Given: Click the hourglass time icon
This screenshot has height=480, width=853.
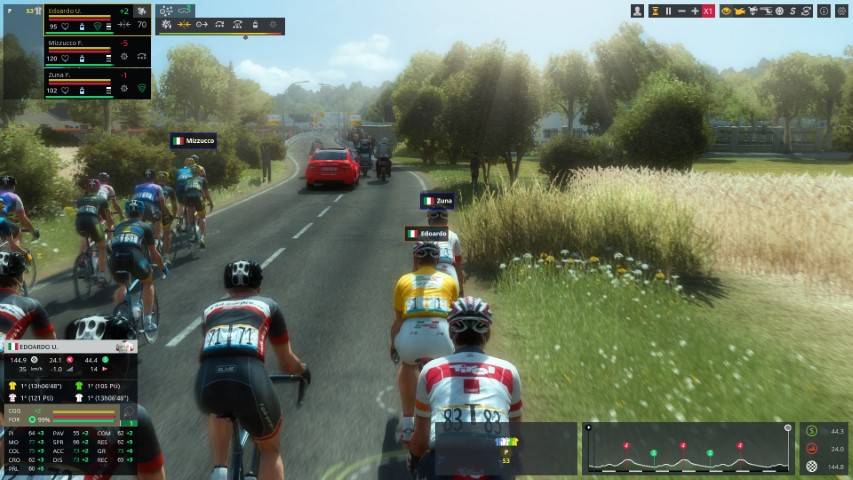Looking at the screenshot, I should click(655, 11).
